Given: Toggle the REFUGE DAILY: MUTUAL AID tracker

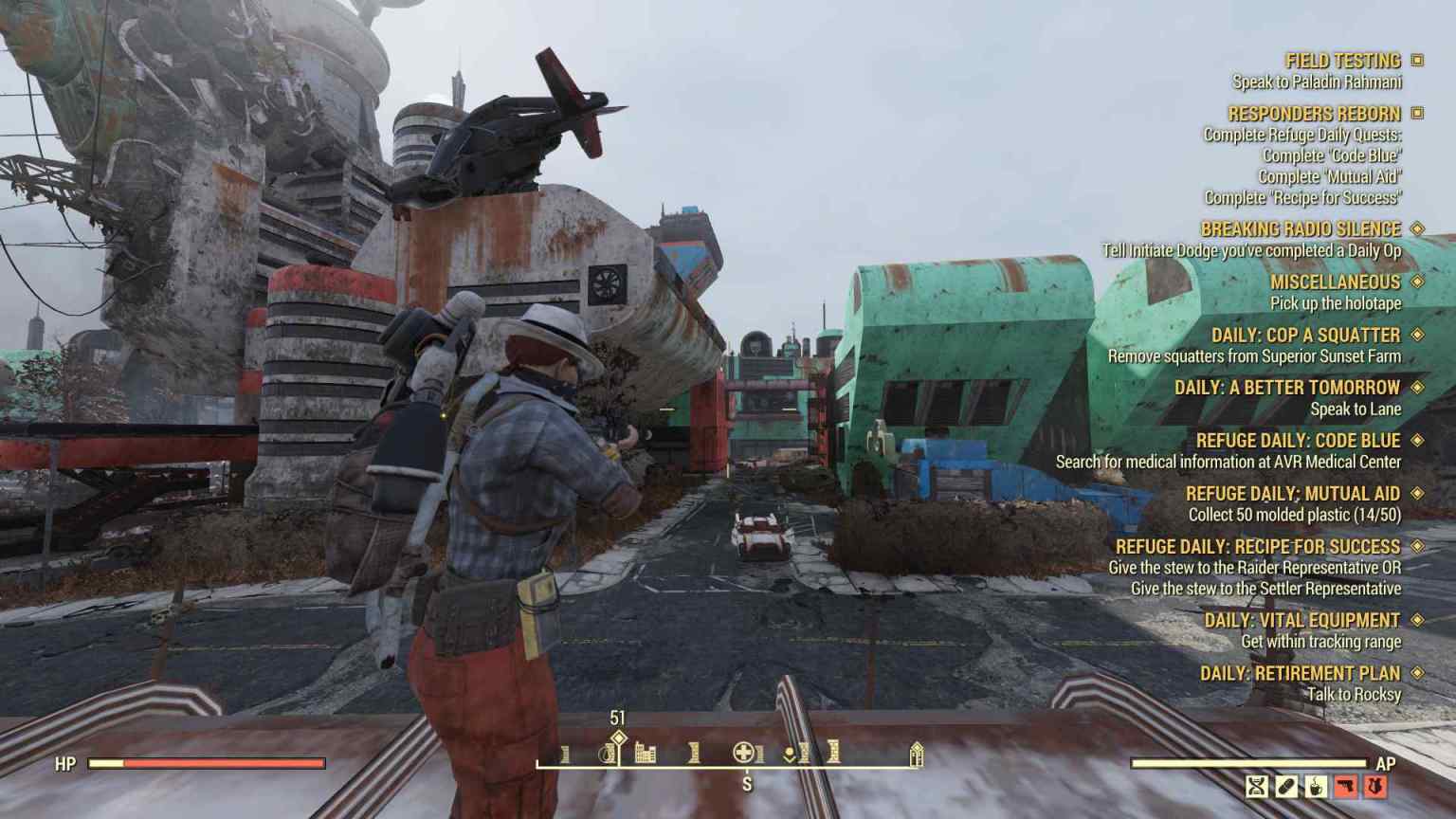Looking at the screenshot, I should click(1415, 493).
